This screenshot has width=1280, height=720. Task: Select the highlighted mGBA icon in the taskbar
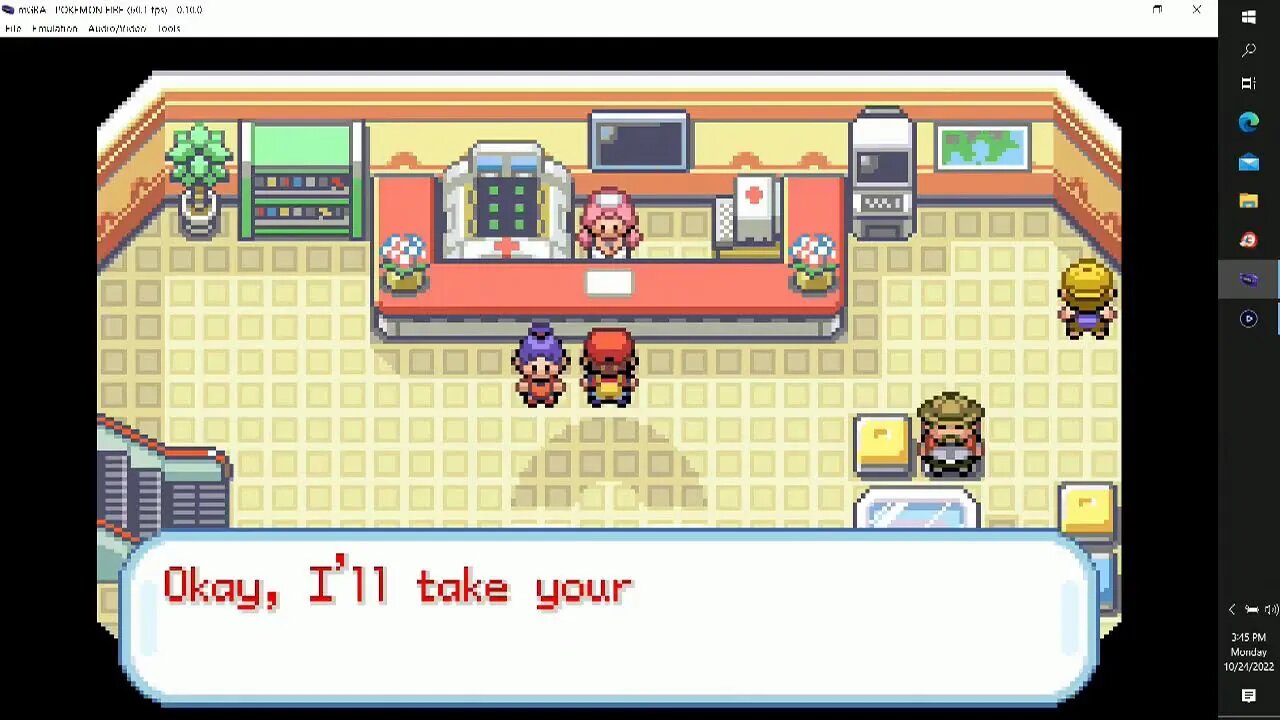coord(1248,279)
